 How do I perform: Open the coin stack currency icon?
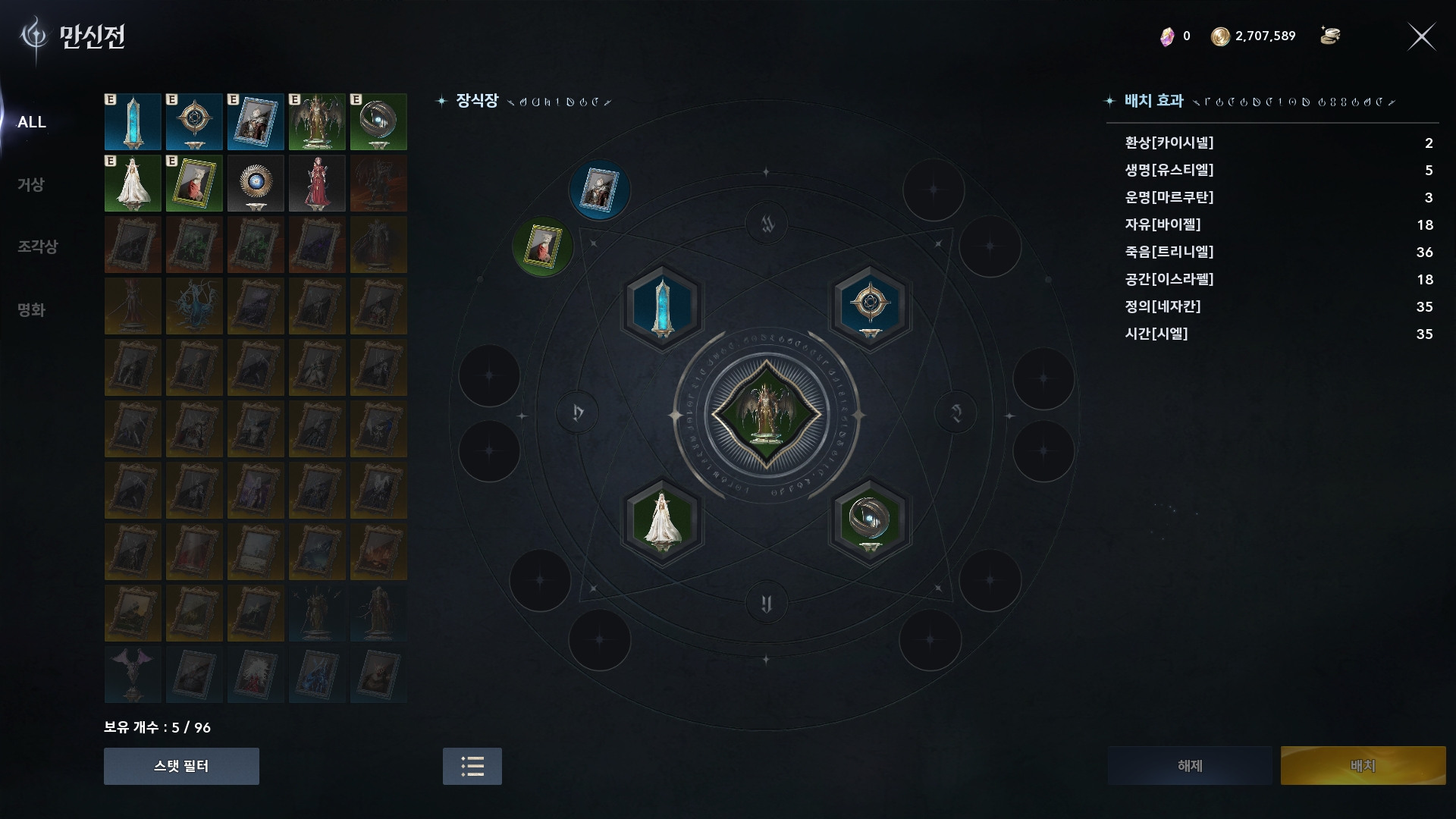click(x=1330, y=36)
